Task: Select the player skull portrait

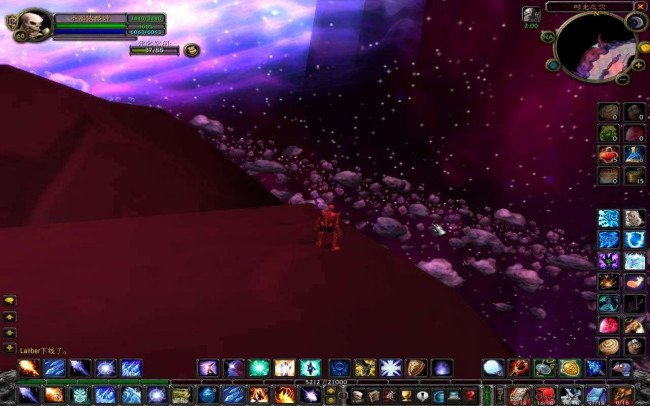Action: click(33, 24)
